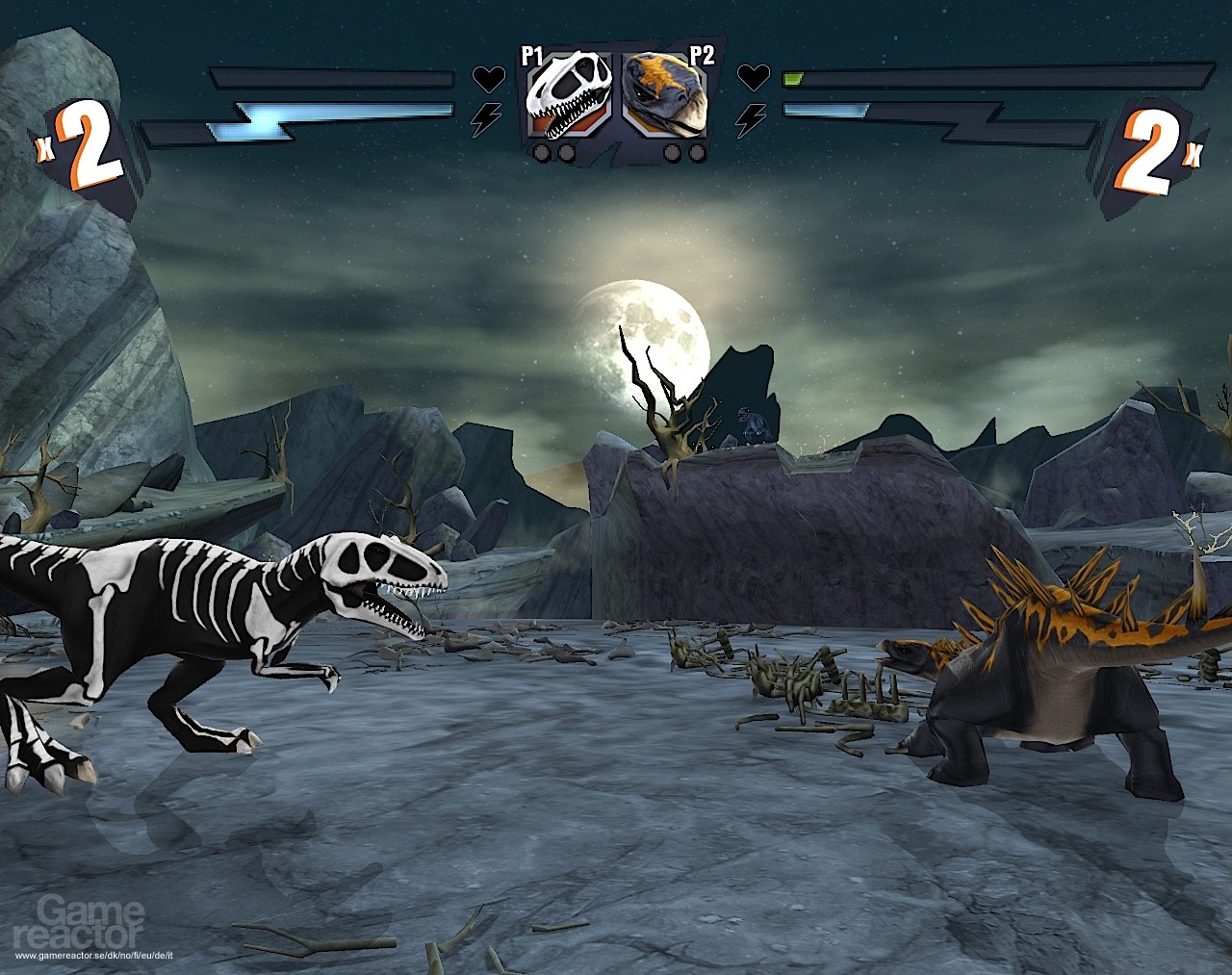Expand the P2 label above the raptor portrait
The width and height of the screenshot is (1232, 975).
[702, 53]
